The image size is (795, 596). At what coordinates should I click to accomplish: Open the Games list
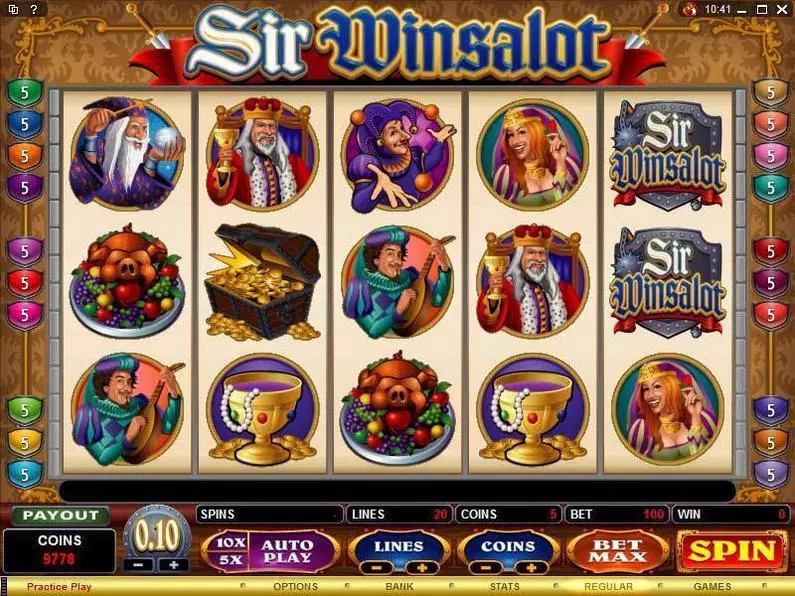pyautogui.click(x=712, y=587)
